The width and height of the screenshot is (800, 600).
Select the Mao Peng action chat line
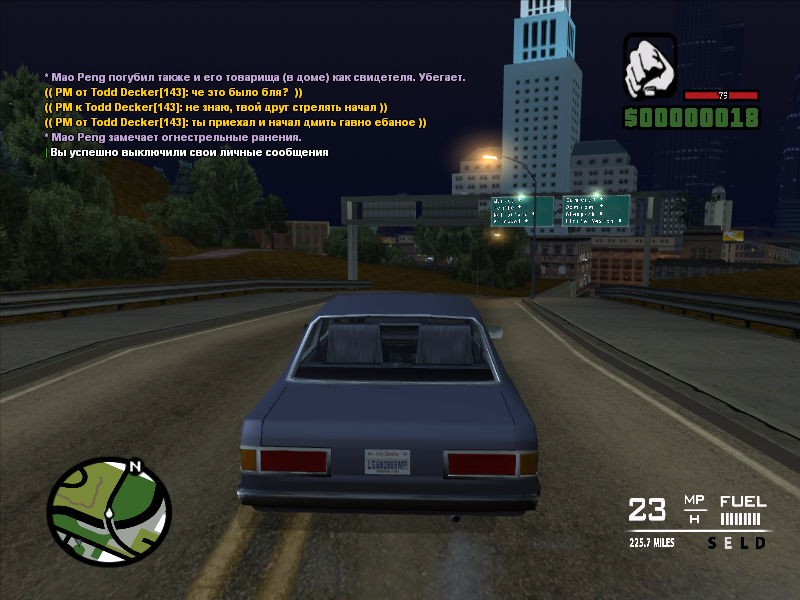pos(255,77)
